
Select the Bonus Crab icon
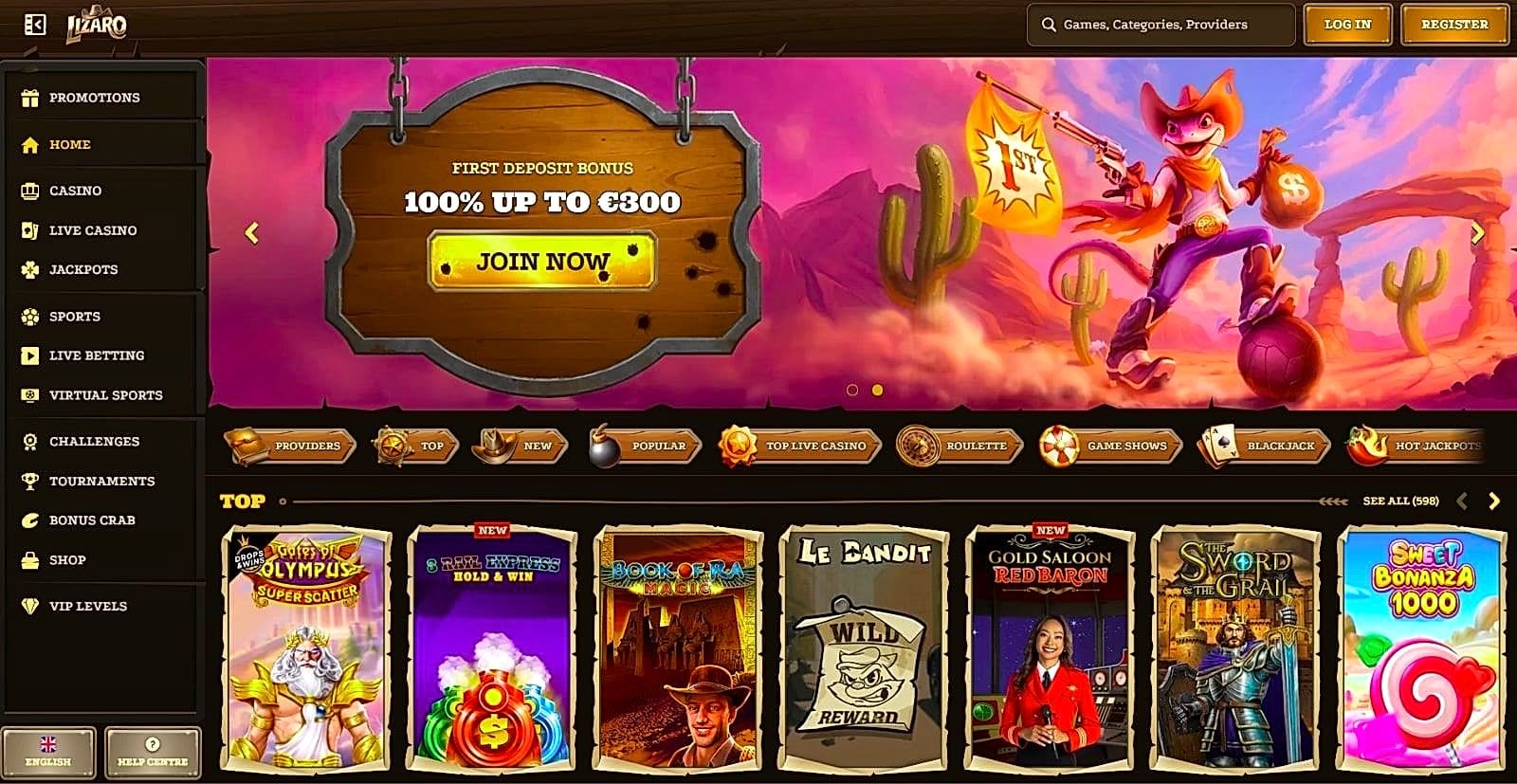pyautogui.click(x=29, y=520)
